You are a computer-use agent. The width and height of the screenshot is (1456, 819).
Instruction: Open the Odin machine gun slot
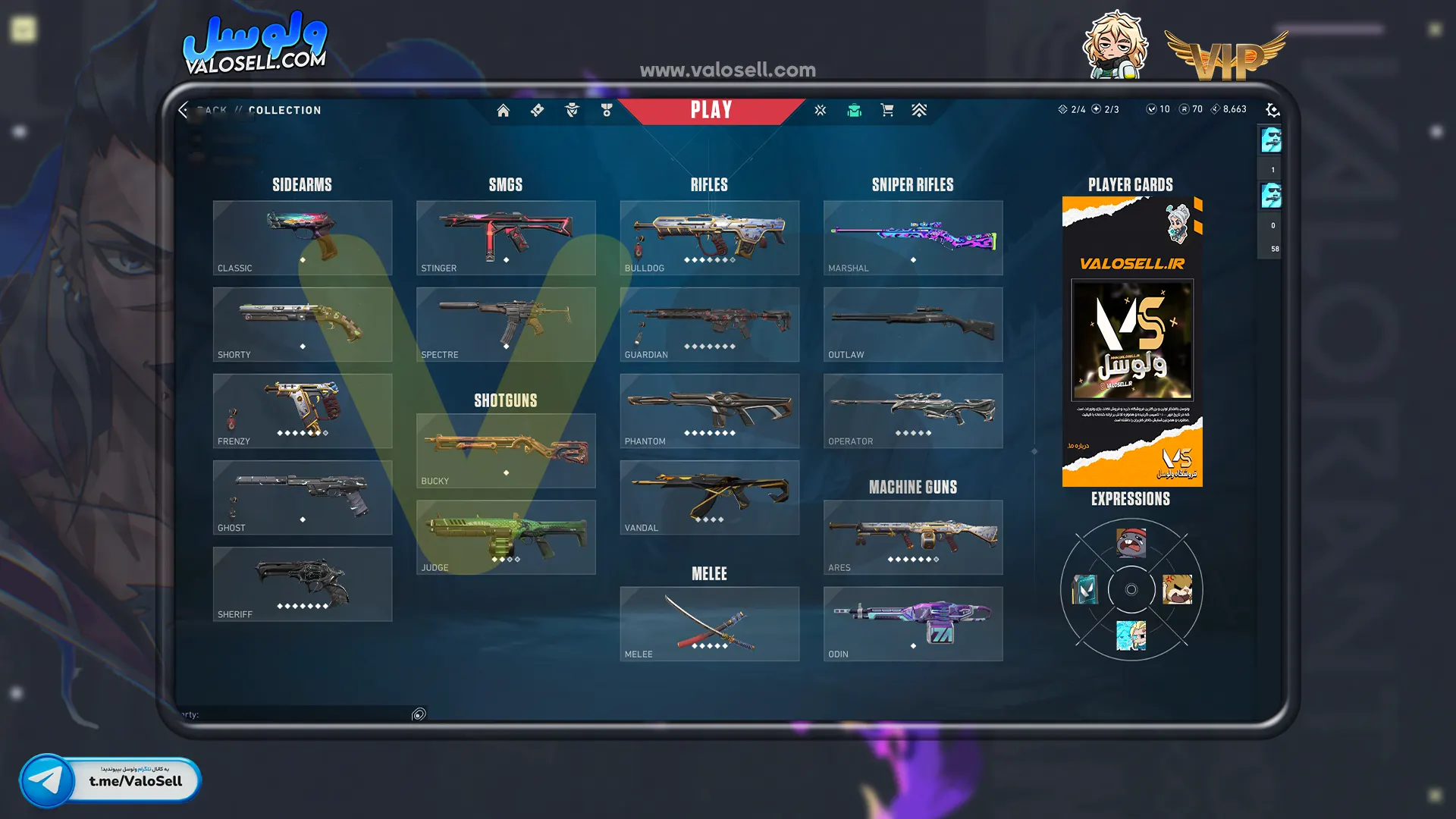coord(912,623)
